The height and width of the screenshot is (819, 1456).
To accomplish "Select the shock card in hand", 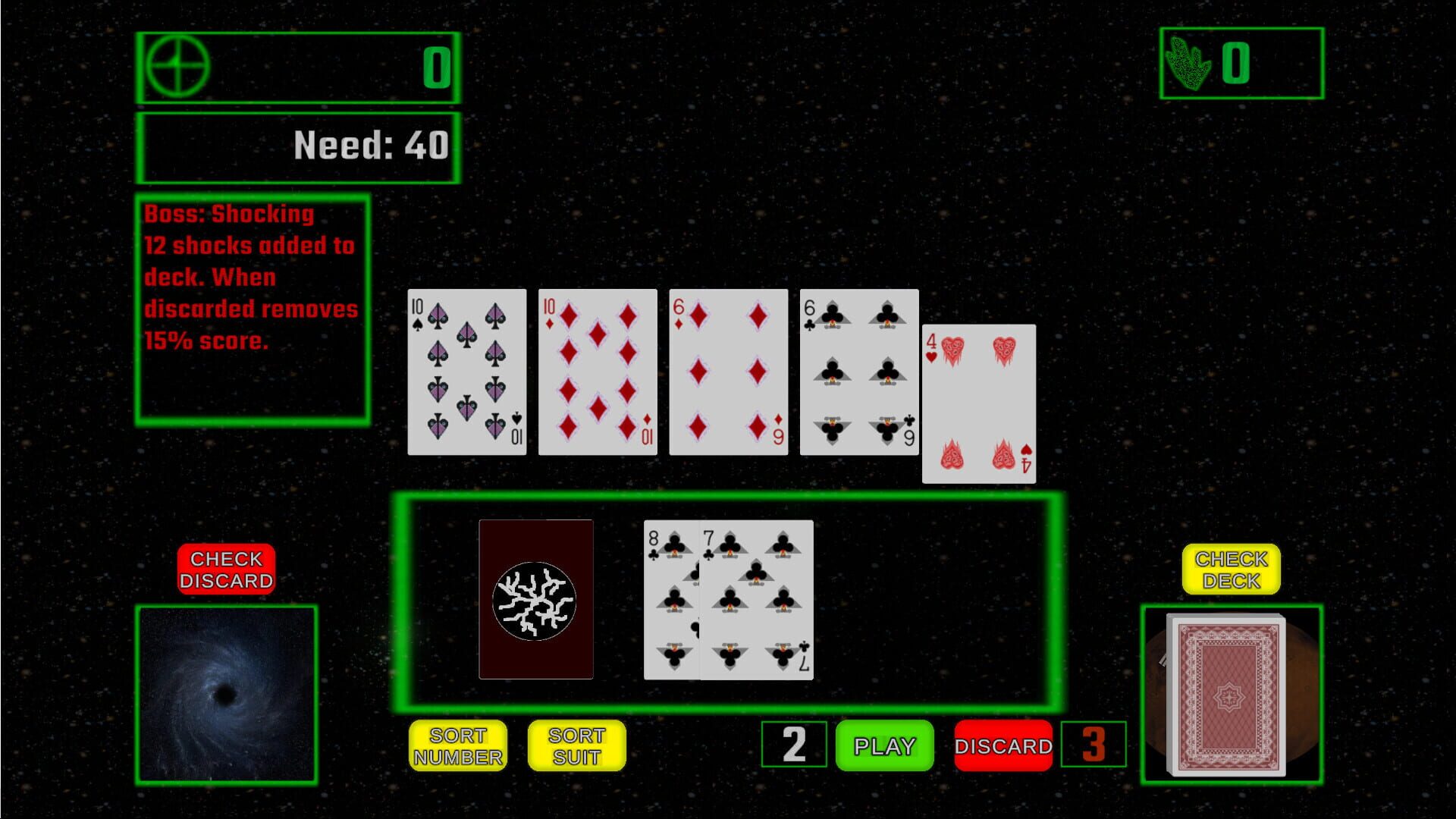I will [537, 599].
